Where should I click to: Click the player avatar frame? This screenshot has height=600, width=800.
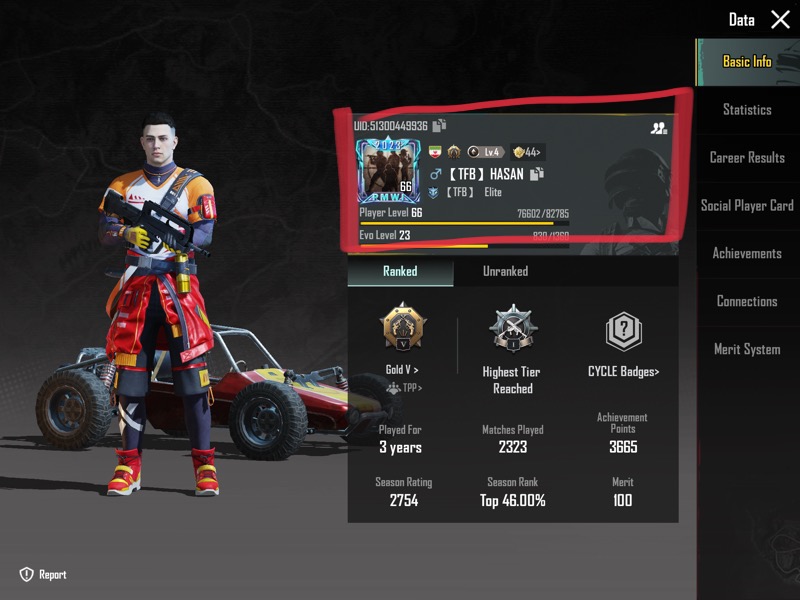(x=386, y=170)
